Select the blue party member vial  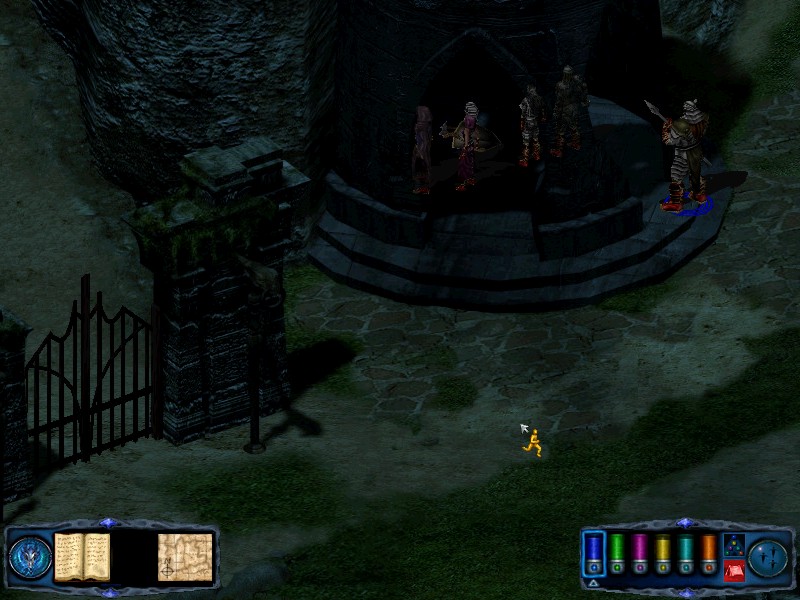(x=594, y=549)
